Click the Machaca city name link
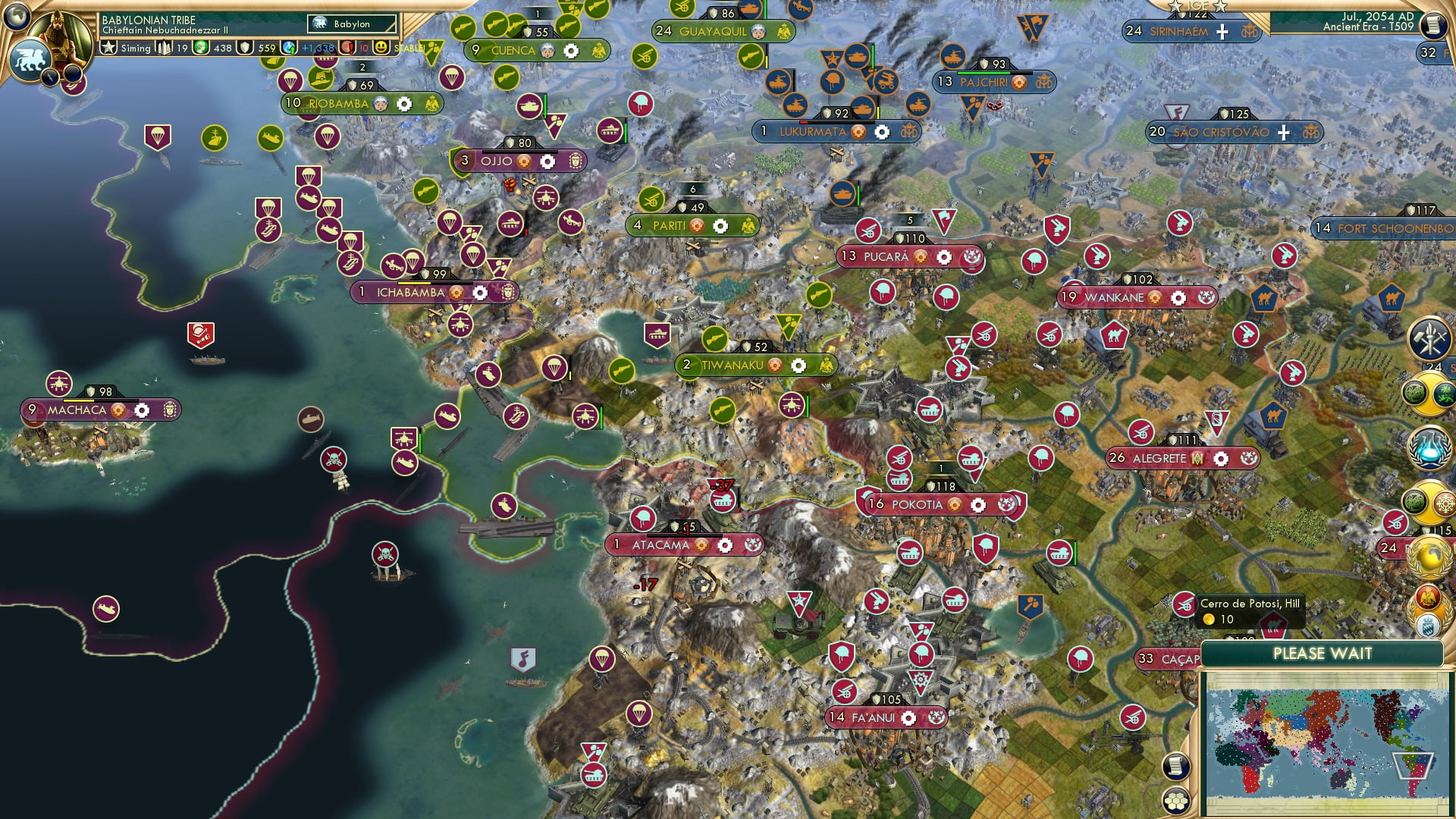1456x819 pixels. click(77, 409)
